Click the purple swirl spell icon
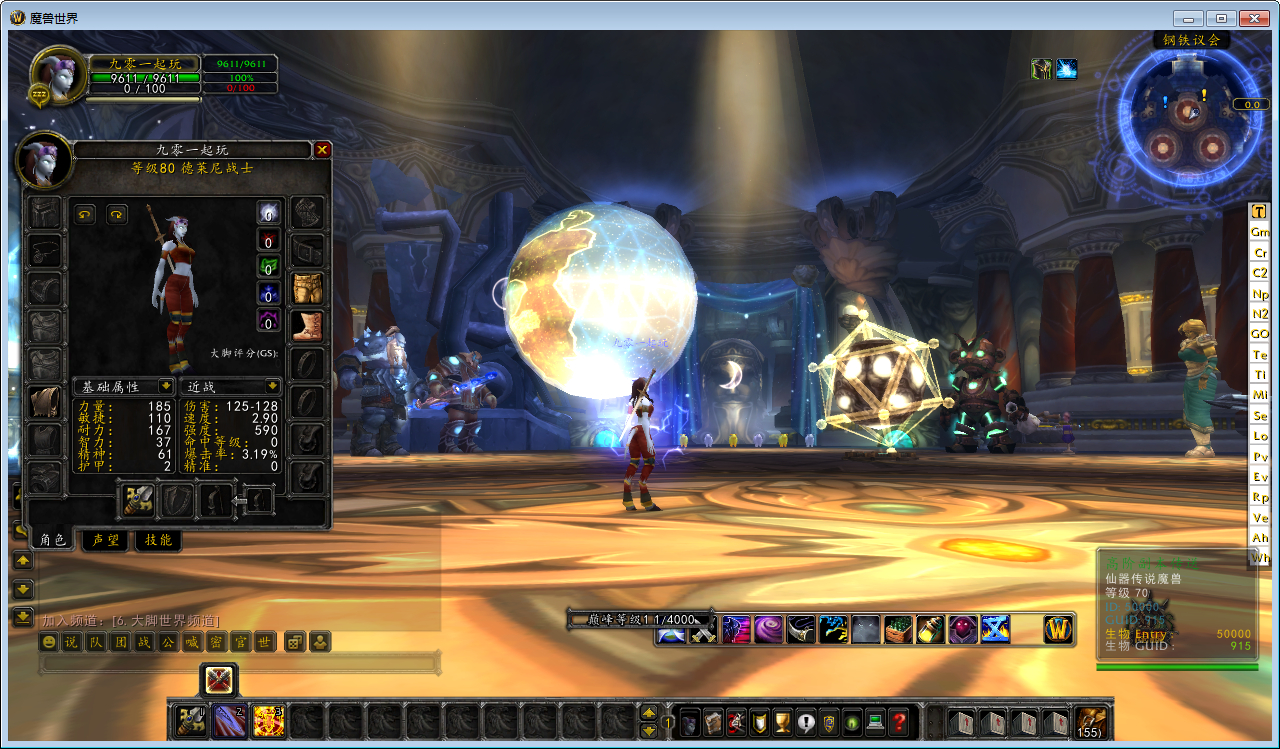1280x749 pixels. [768, 629]
